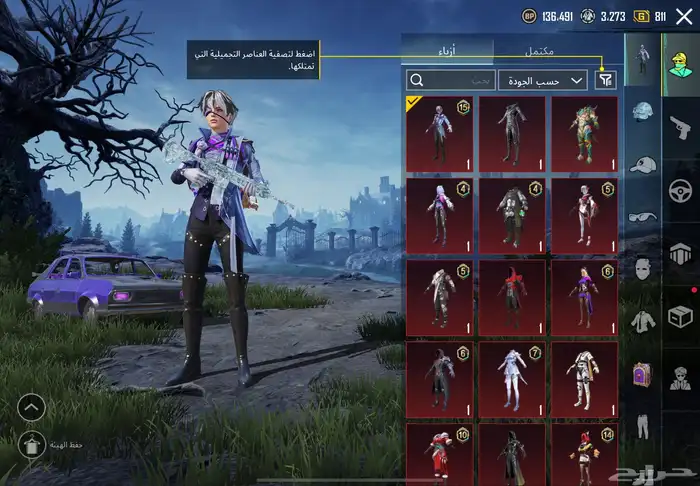Close the inventory with the X button

684,16
